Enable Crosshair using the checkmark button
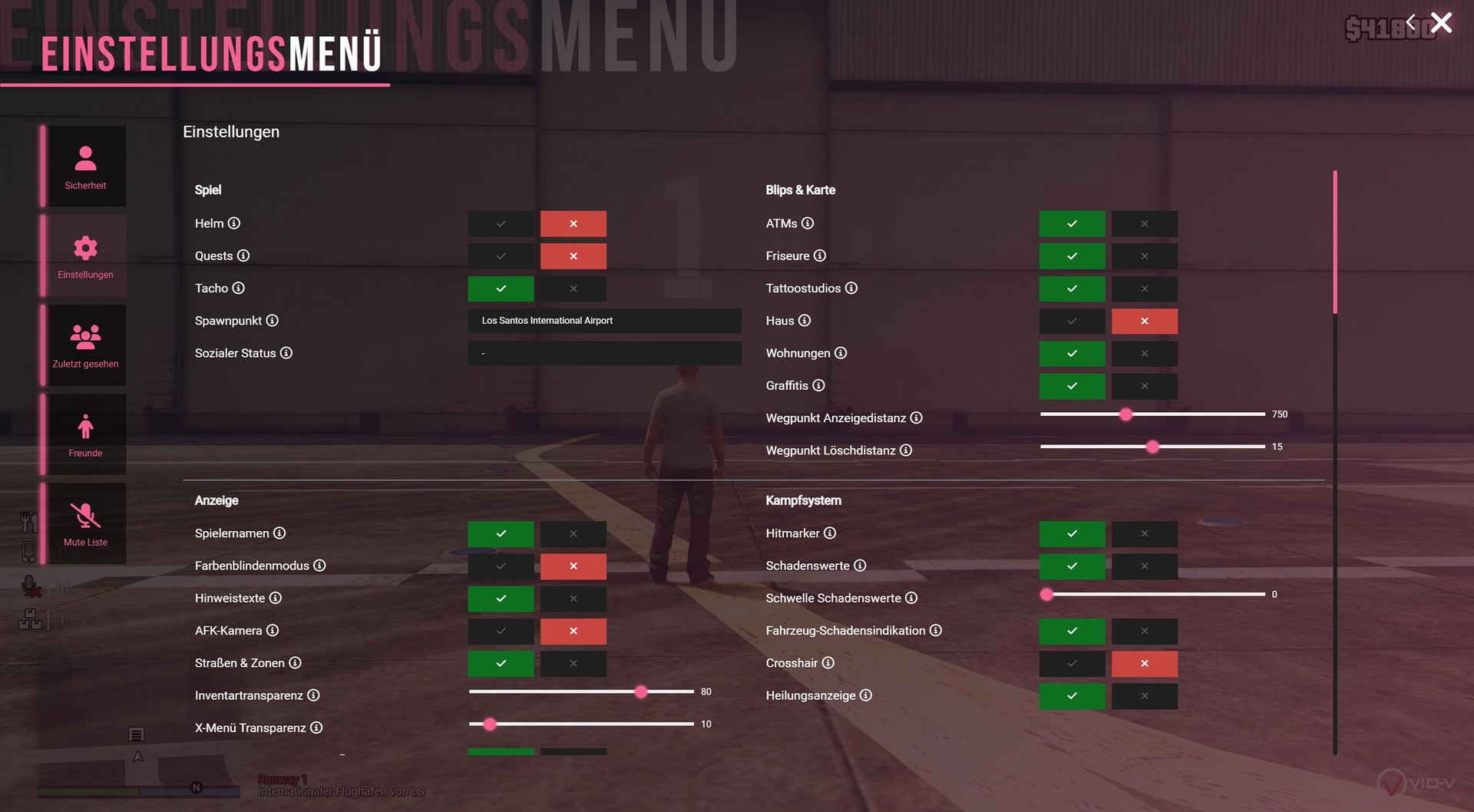1474x812 pixels. coord(1072,663)
